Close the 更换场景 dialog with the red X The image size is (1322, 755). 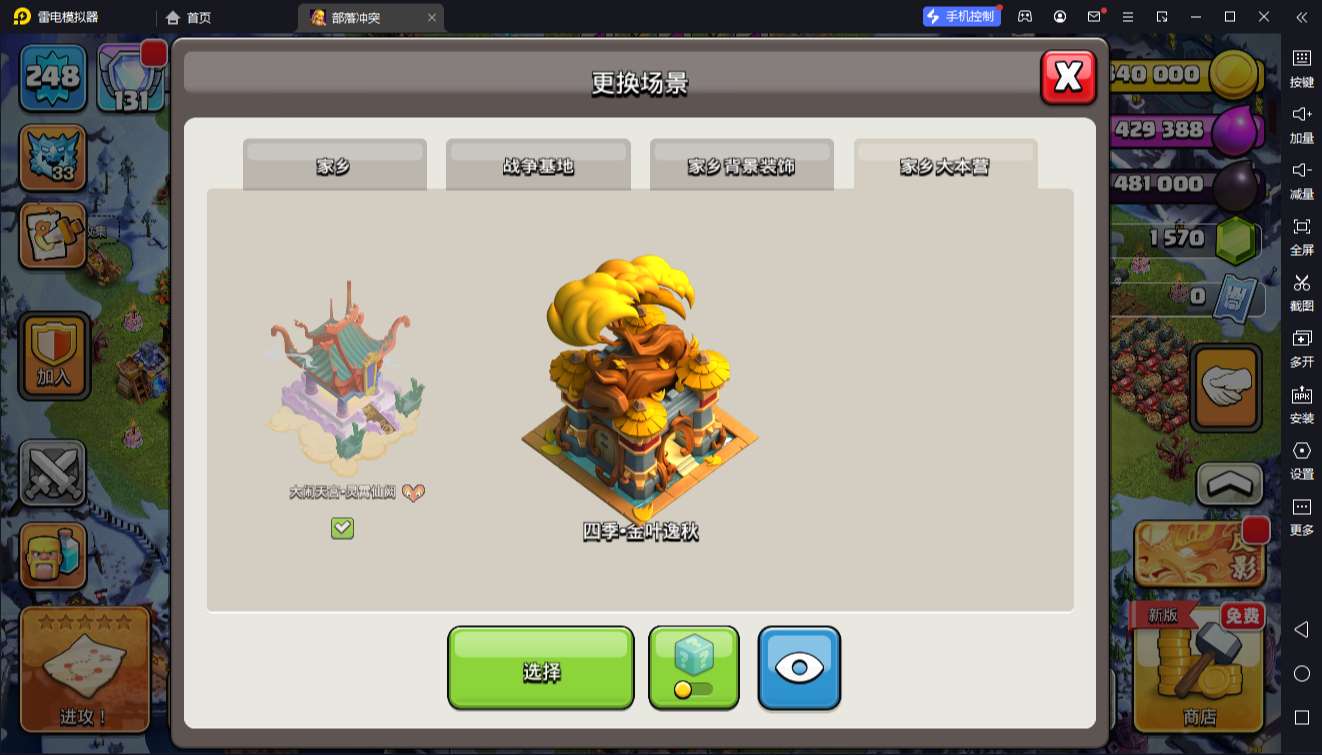(x=1068, y=77)
